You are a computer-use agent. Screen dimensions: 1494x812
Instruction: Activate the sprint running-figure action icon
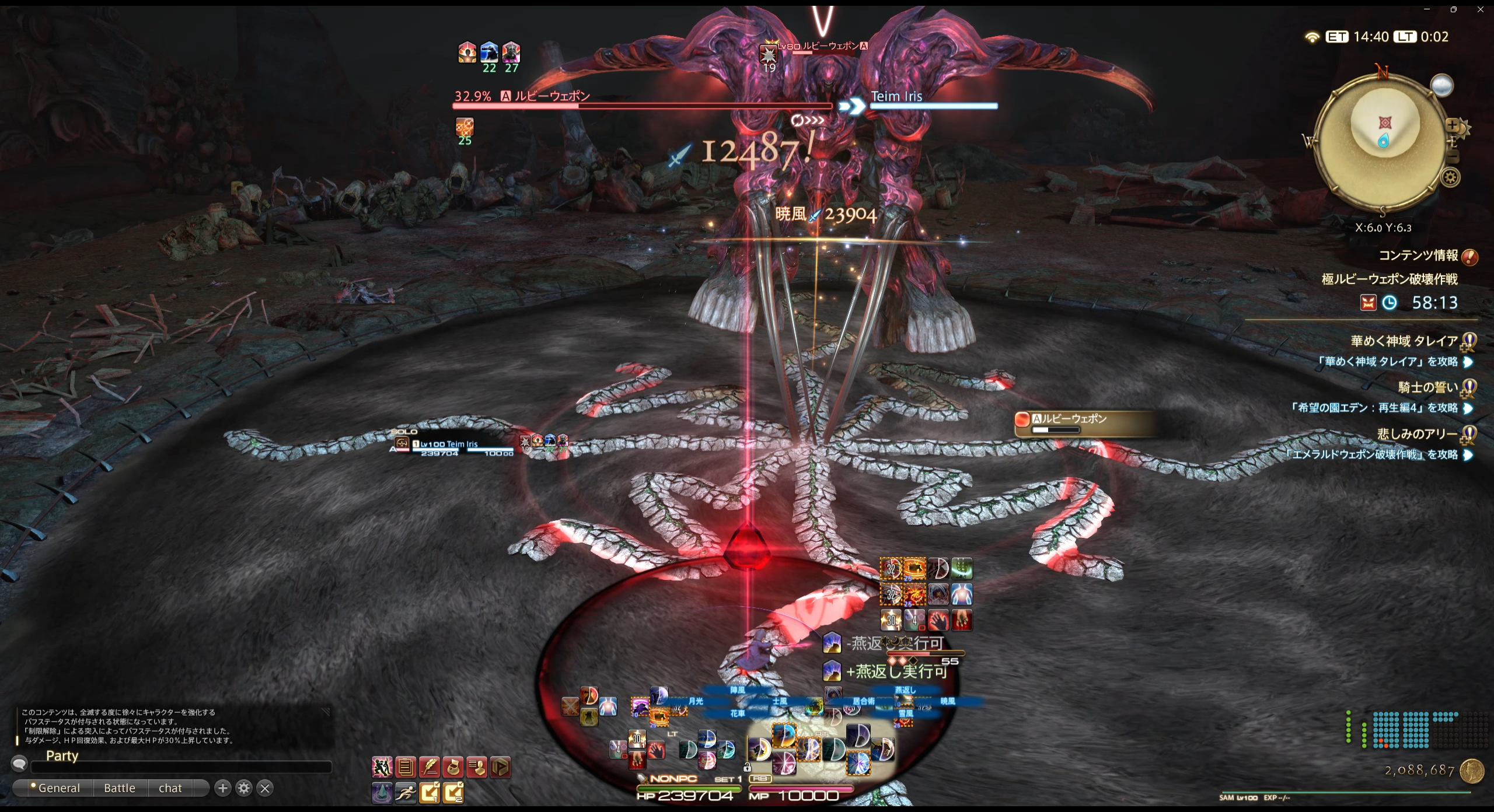[406, 792]
